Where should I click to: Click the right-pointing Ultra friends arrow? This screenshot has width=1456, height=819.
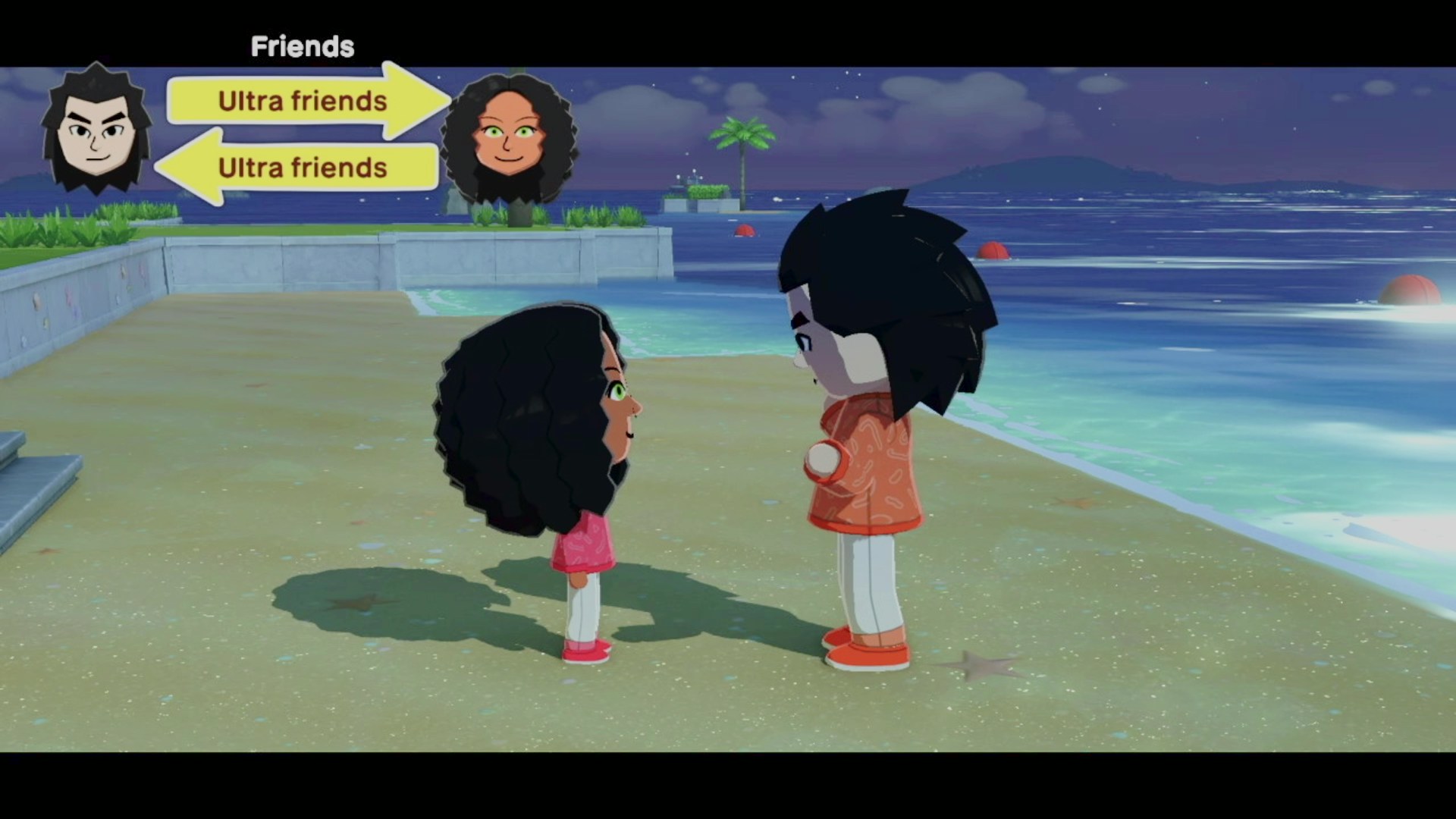pyautogui.click(x=303, y=101)
